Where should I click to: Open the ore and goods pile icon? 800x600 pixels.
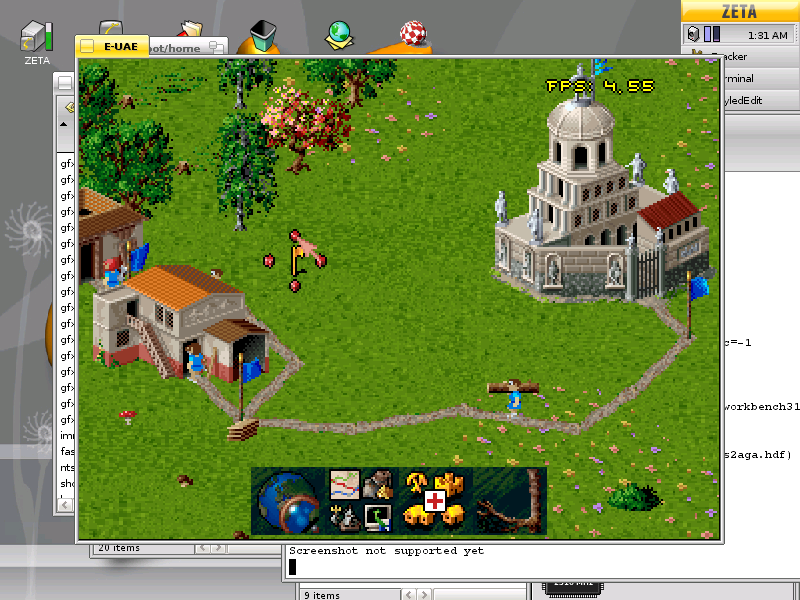[377, 484]
